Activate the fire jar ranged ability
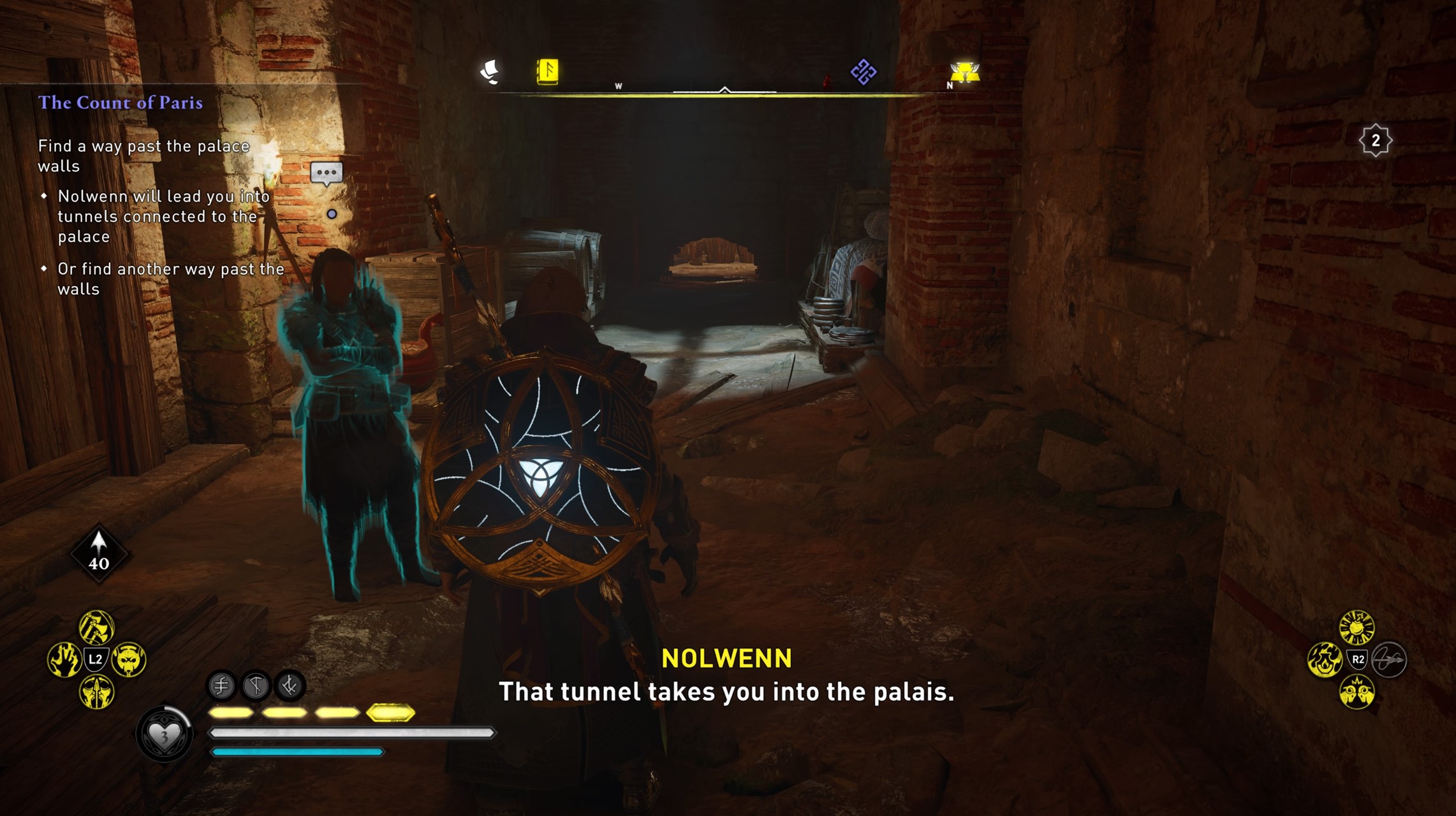 pos(1325,660)
